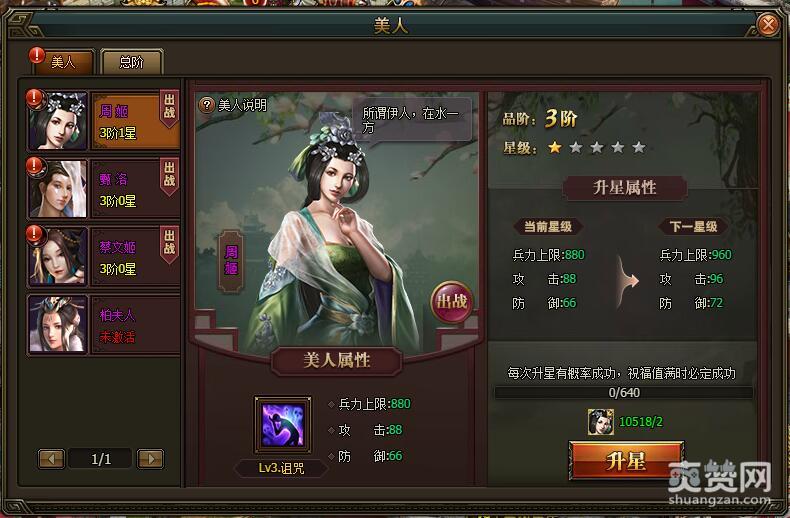Open the 美人说明 help info
This screenshot has height=518, width=790.
pyautogui.click(x=233, y=104)
